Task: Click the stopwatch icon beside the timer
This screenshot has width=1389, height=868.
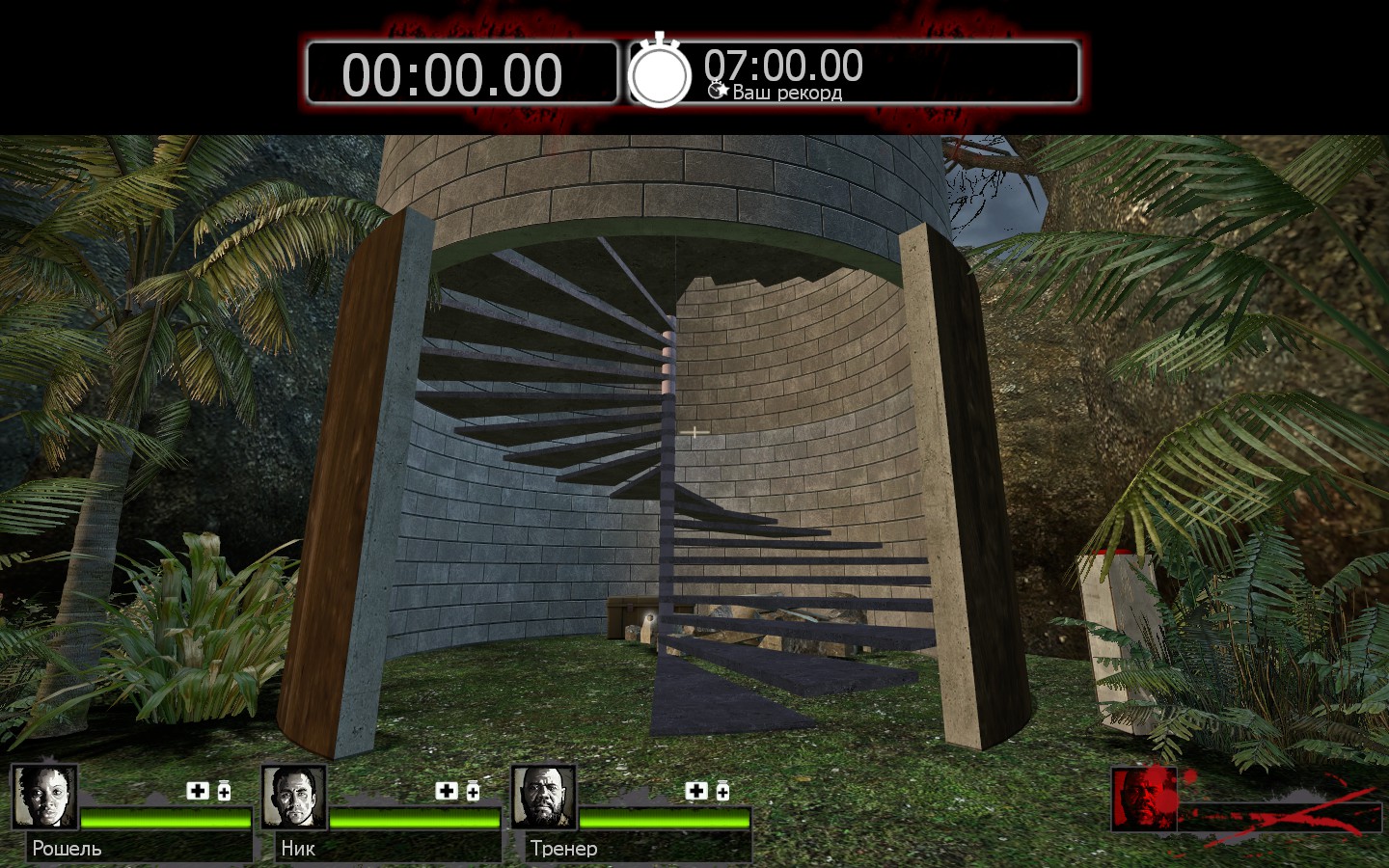Action: tap(660, 72)
